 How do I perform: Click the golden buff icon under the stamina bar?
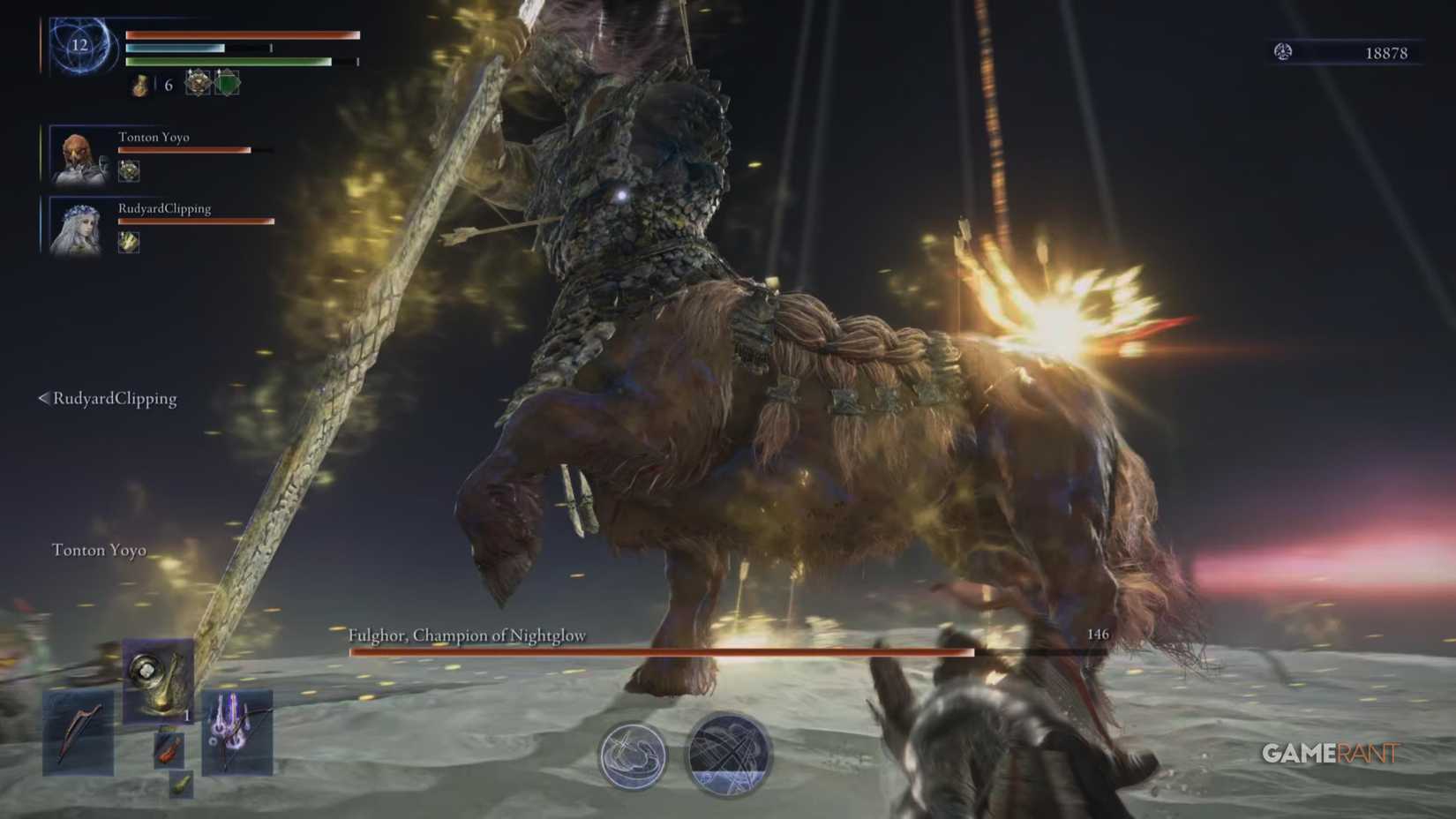tap(198, 84)
